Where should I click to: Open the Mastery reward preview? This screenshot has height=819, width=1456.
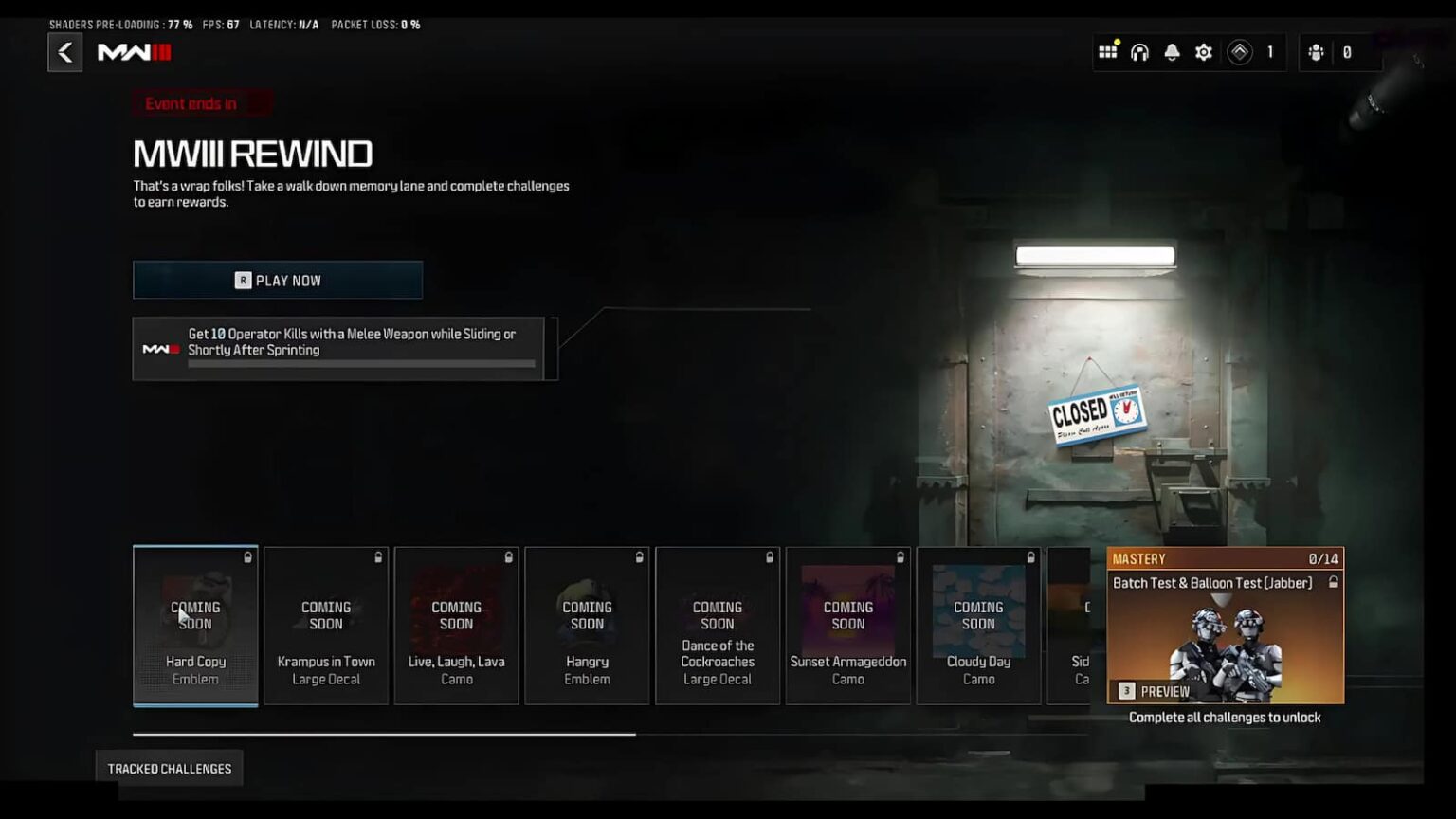[1156, 691]
